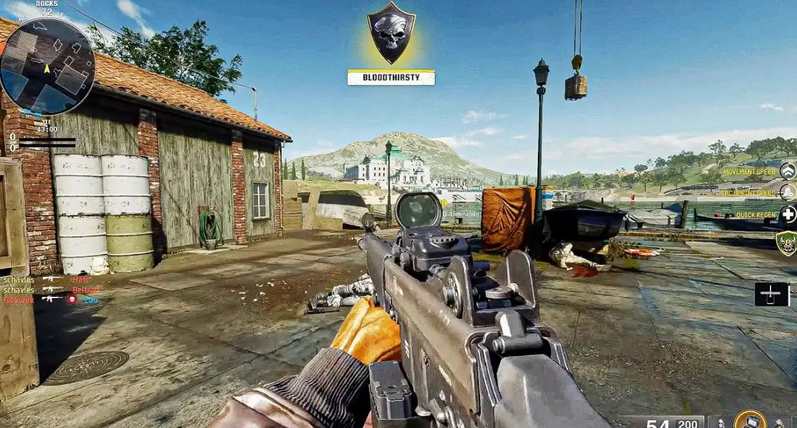This screenshot has width=797, height=428.
Task: Activate the gold-ringed field upgrade icon
Action: (749, 421)
